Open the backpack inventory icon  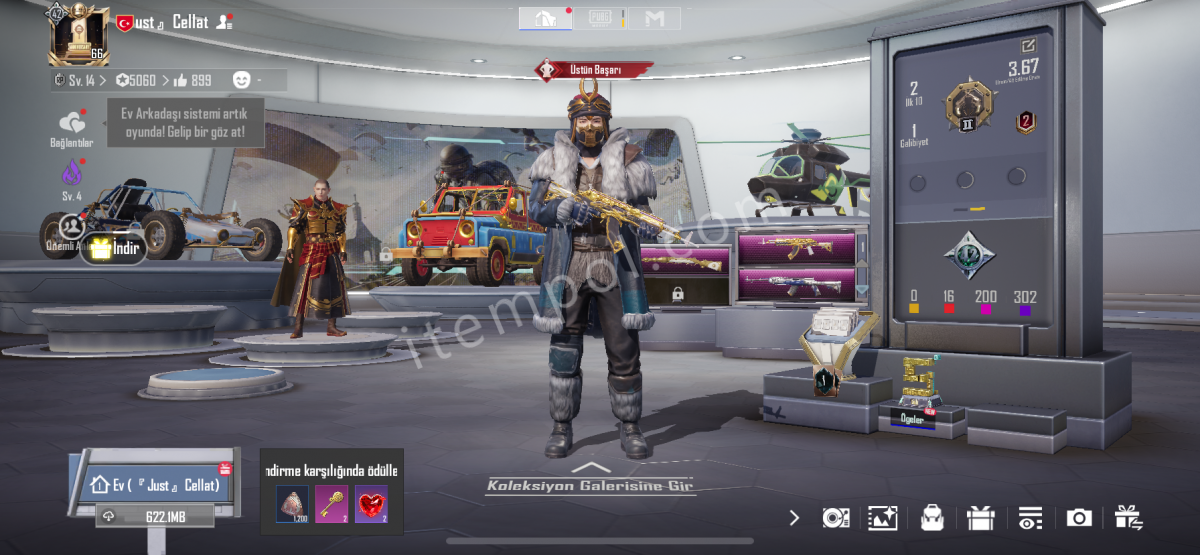pos(932,517)
